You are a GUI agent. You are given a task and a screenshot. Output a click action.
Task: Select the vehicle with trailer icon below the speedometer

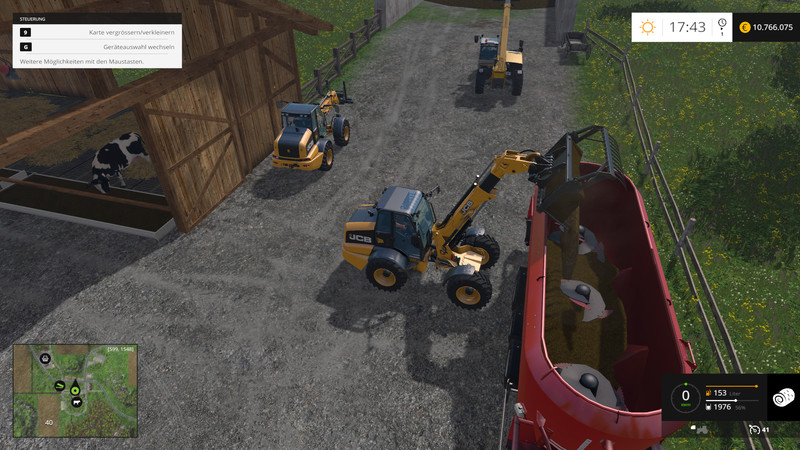click(701, 430)
